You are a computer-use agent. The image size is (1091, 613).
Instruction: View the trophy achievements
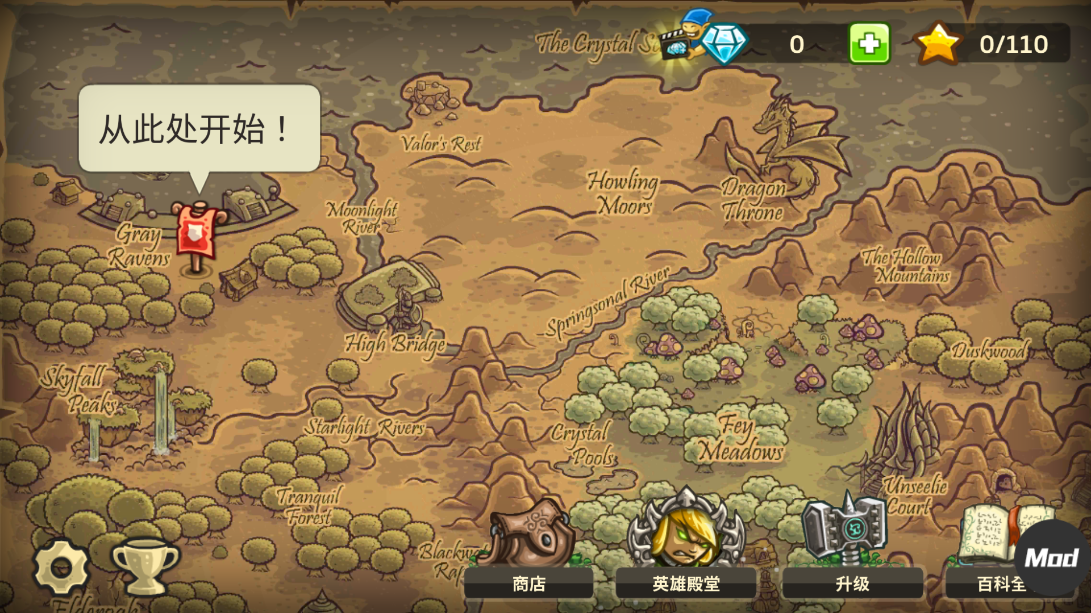145,566
